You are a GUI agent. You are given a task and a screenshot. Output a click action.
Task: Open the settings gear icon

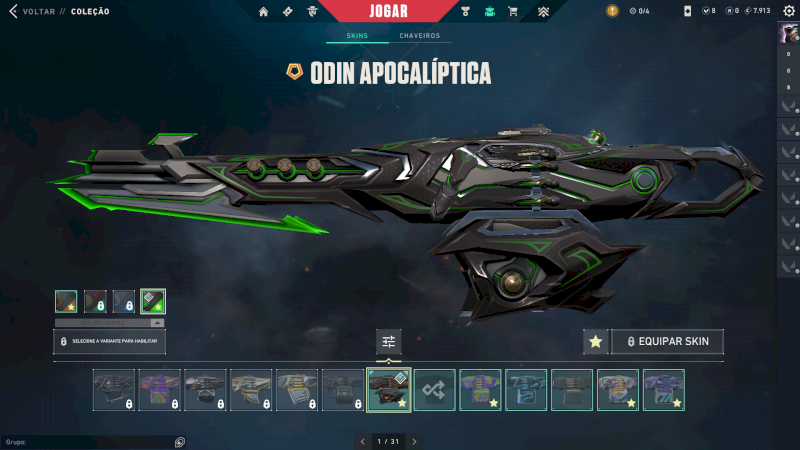click(788, 11)
